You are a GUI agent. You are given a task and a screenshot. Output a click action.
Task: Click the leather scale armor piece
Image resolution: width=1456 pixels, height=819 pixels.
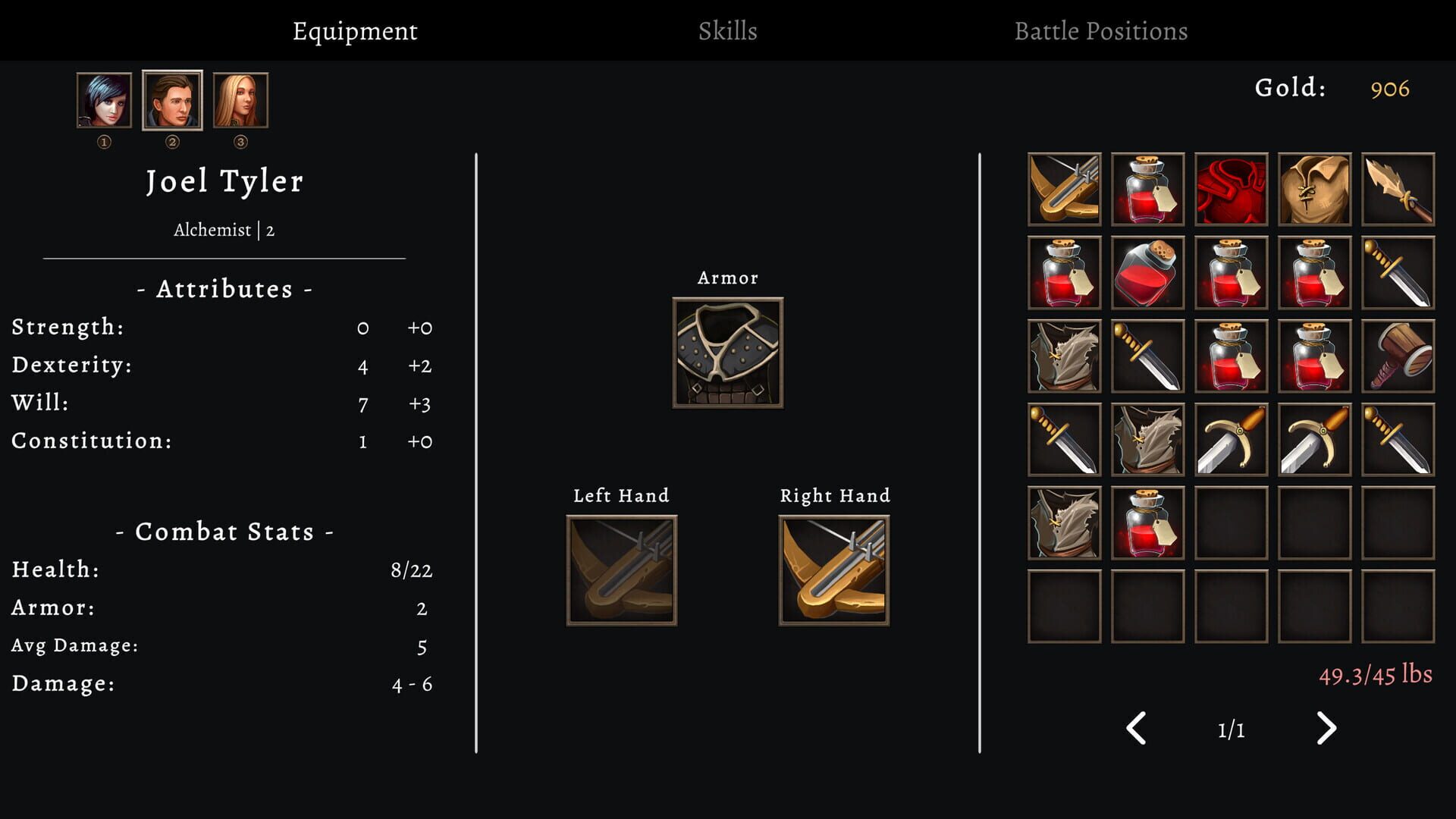point(1064,356)
